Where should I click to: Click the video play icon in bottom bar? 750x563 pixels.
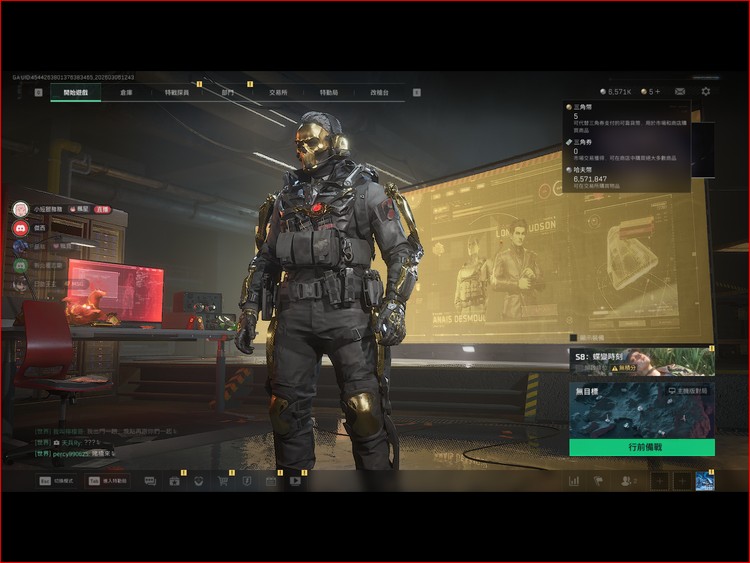pyautogui.click(x=295, y=481)
